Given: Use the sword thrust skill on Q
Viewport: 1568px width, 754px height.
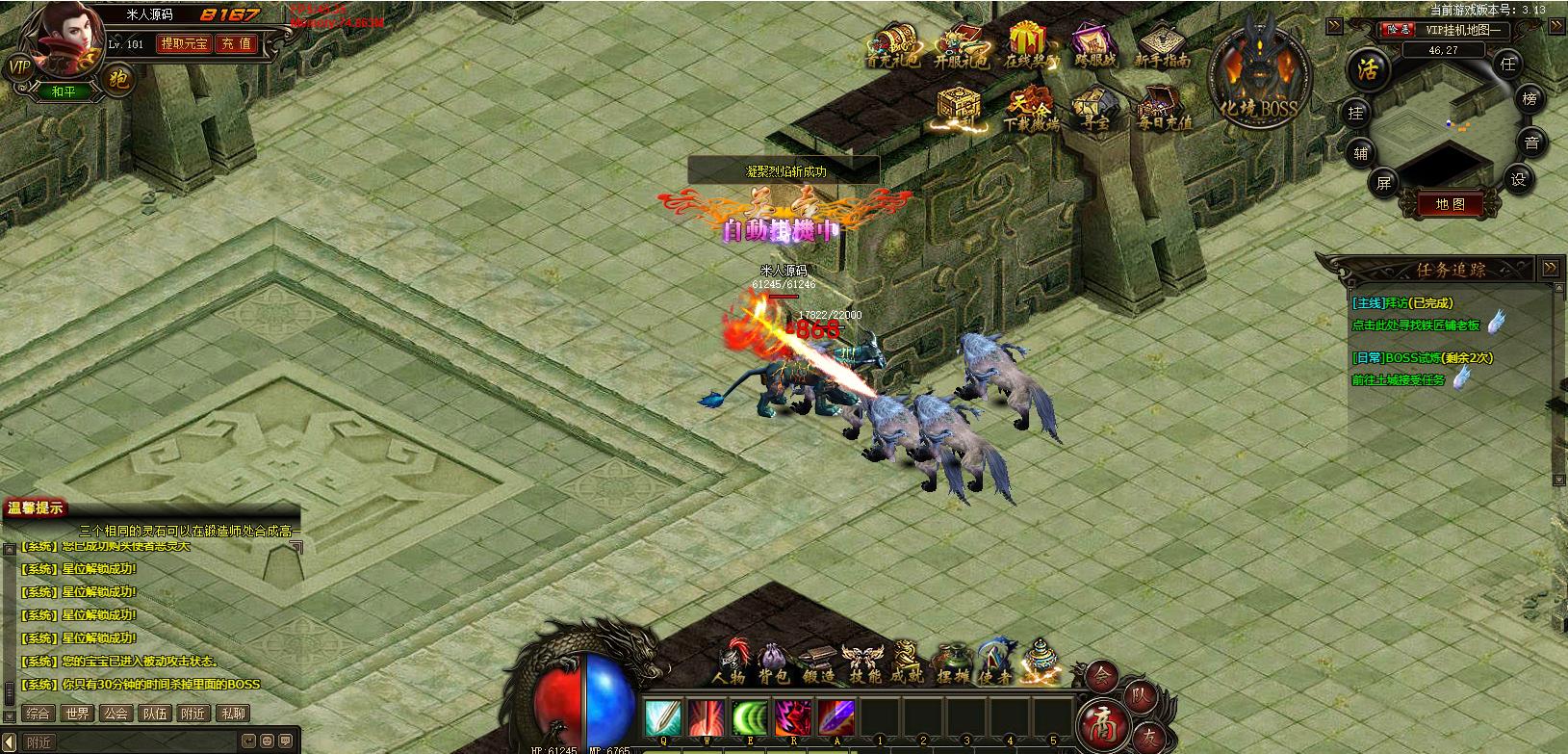Looking at the screenshot, I should pos(662,718).
